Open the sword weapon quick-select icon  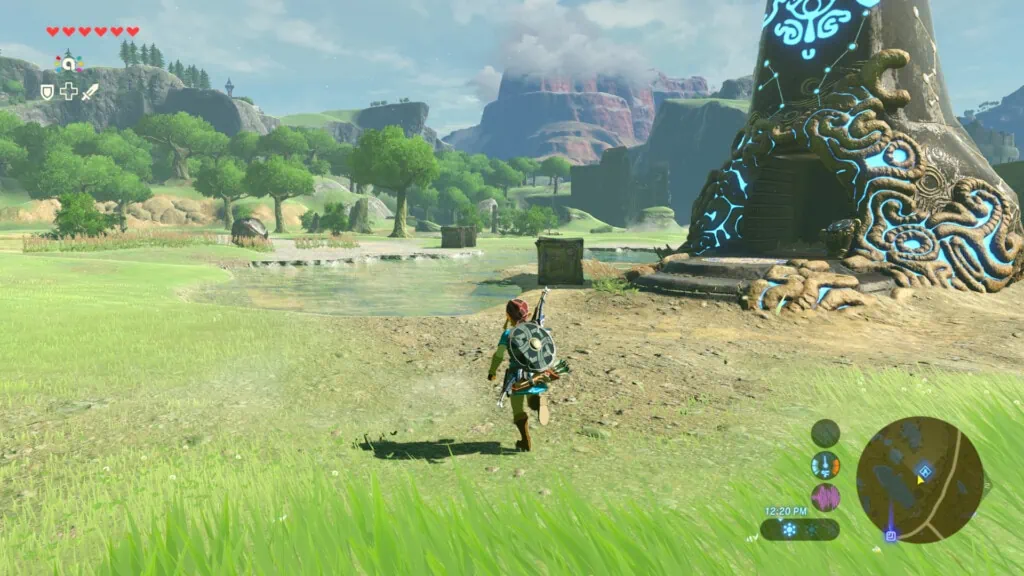click(x=90, y=92)
